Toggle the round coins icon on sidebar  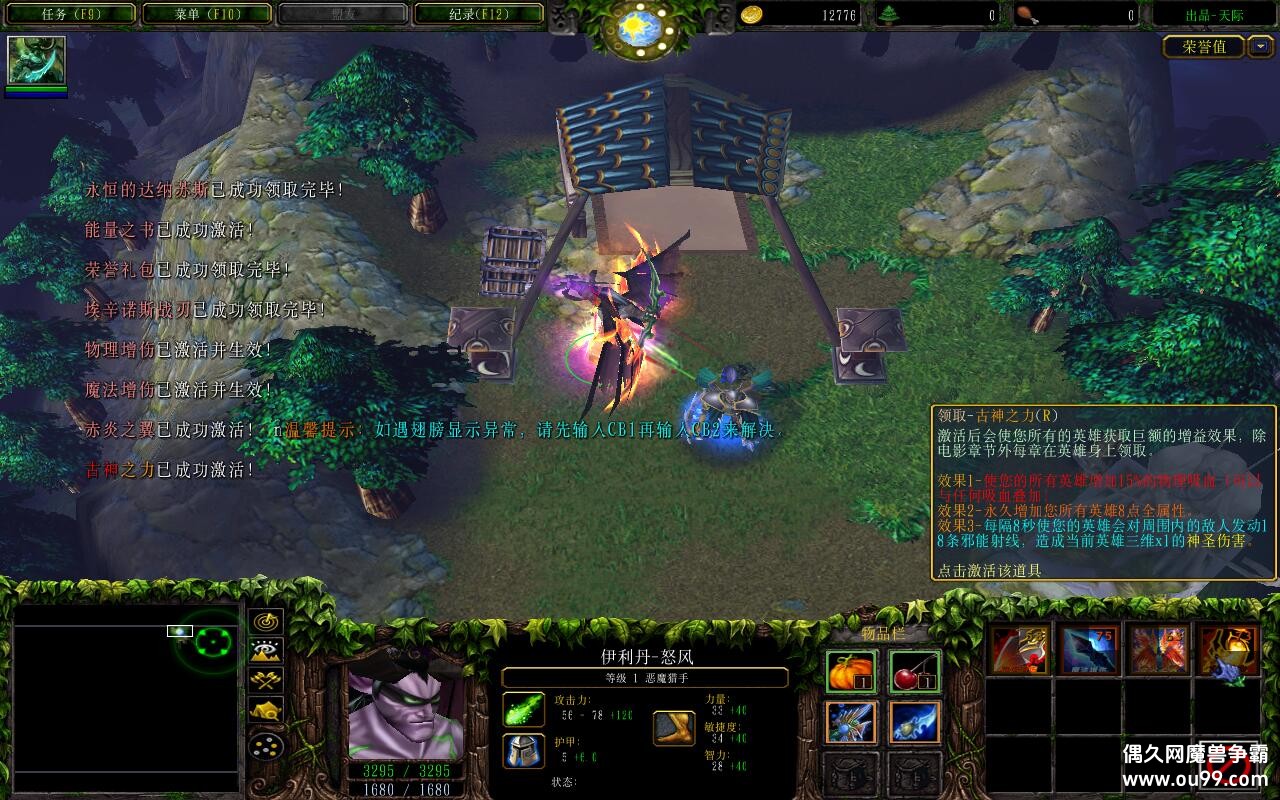click(264, 748)
